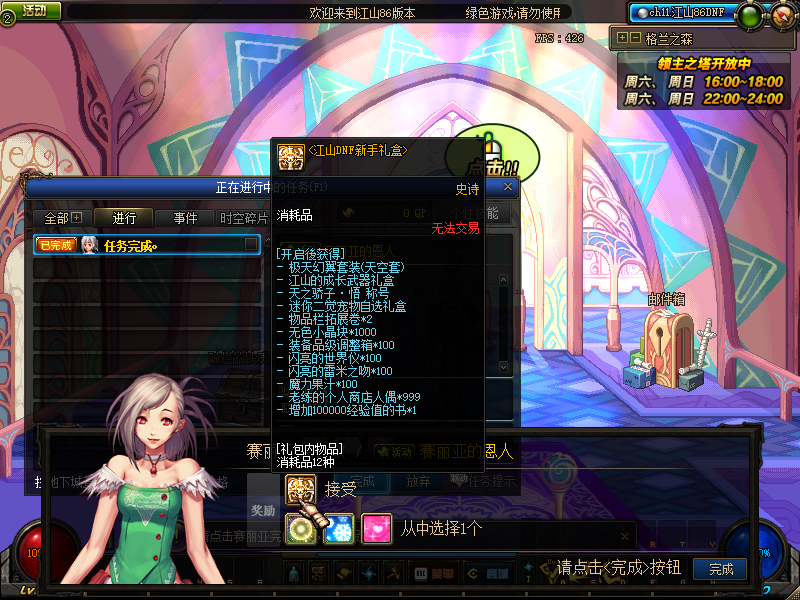Viewport: 800px width, 600px height.
Task: Click the green orb button near channel bar
Action: (x=749, y=14)
